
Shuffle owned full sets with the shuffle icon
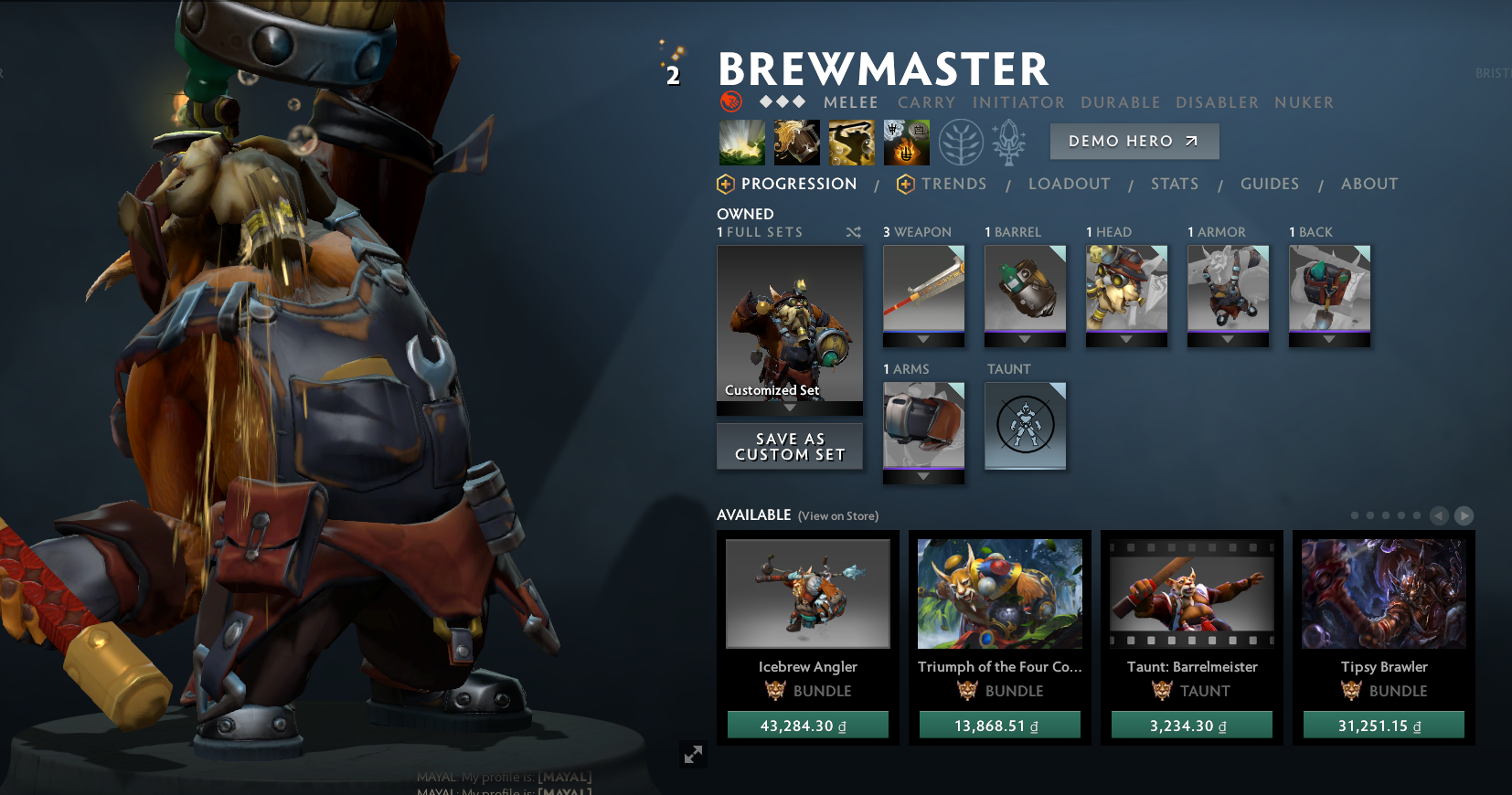[854, 232]
